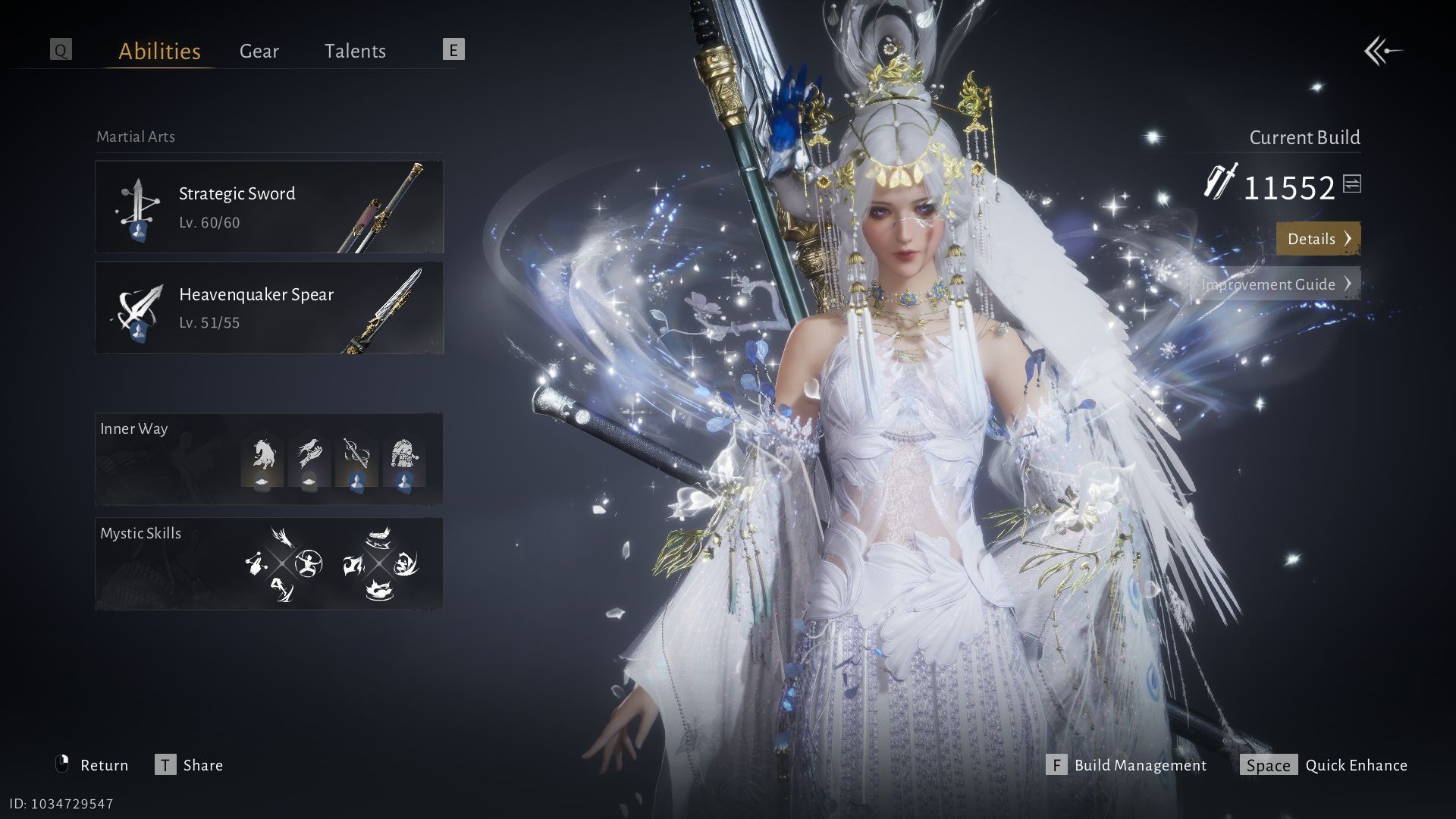Choose the Heavenquaker Spear martial art
Viewport: 1456px width, 819px height.
click(269, 308)
